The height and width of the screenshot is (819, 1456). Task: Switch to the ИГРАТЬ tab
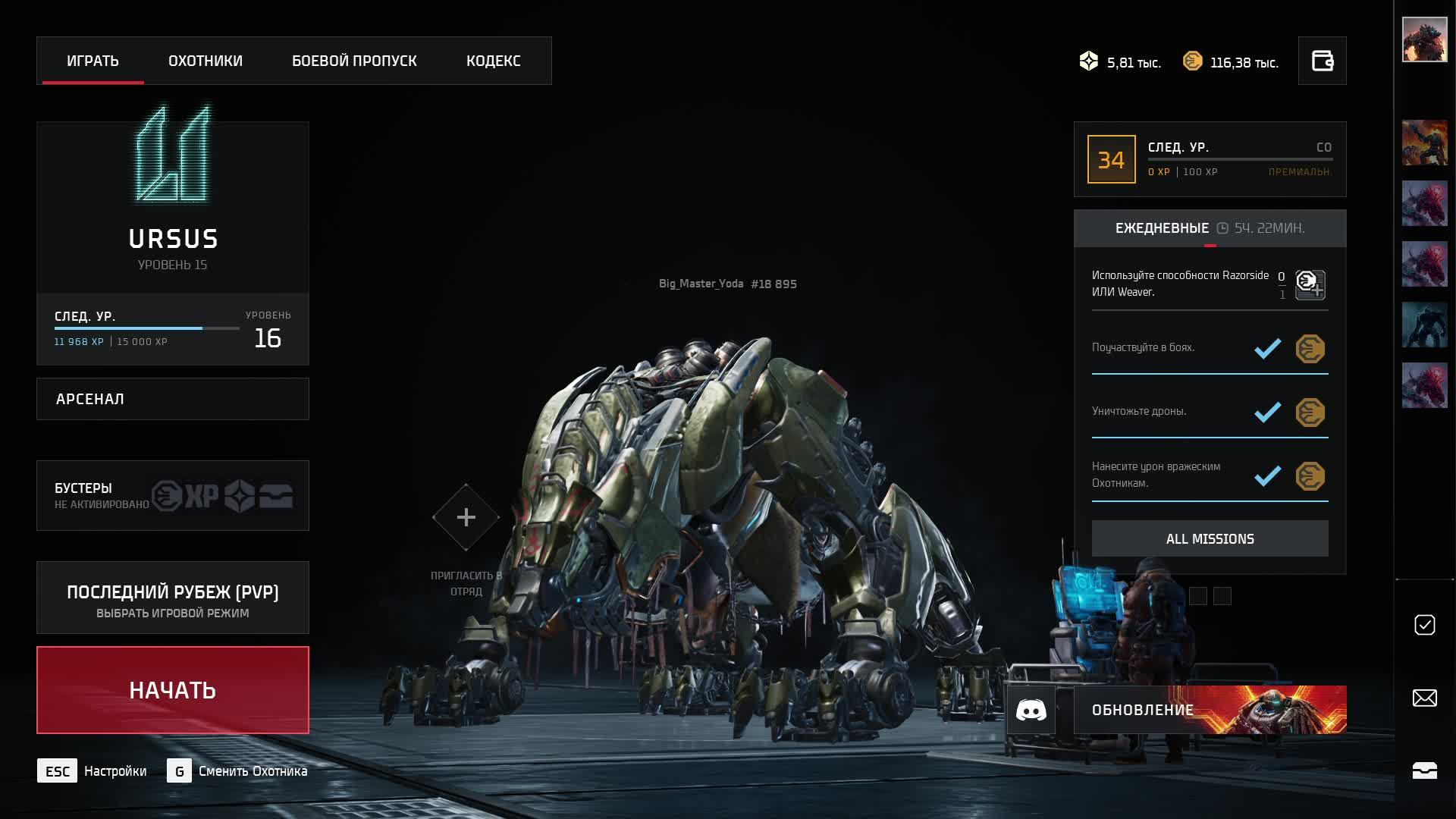point(93,61)
